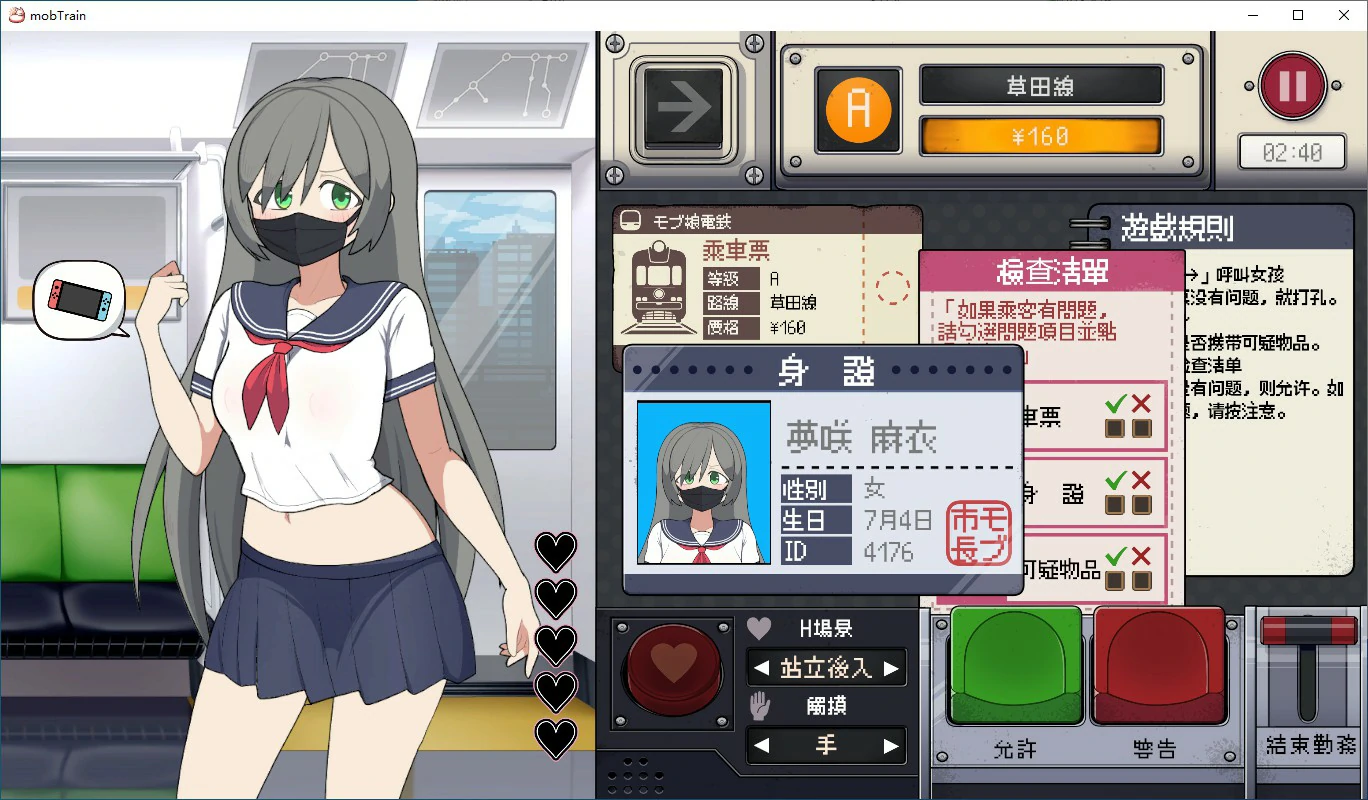Mark 車票 with the red X box

click(x=1141, y=429)
